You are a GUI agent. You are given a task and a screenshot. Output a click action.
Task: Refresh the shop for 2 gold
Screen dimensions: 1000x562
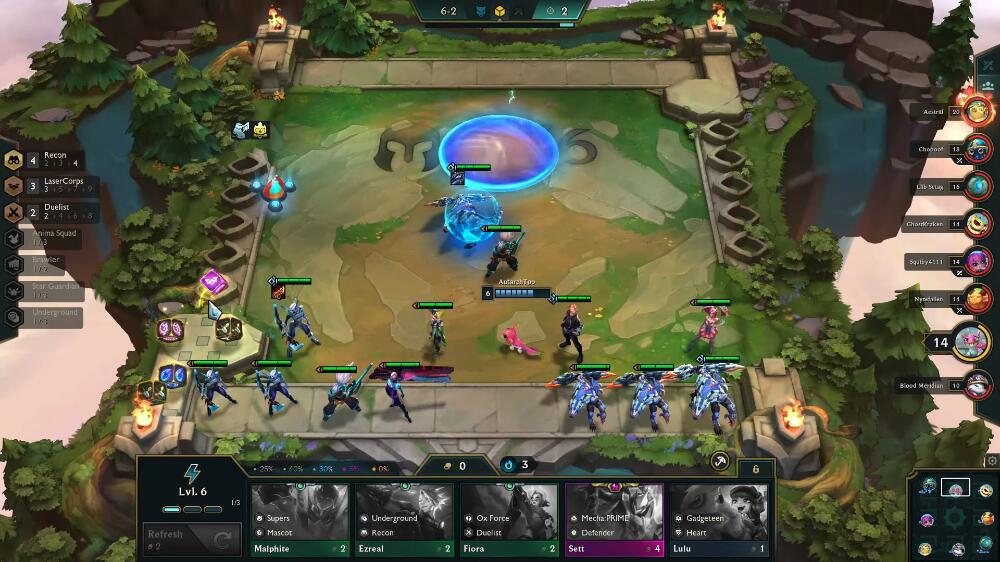pyautogui.click(x=189, y=538)
